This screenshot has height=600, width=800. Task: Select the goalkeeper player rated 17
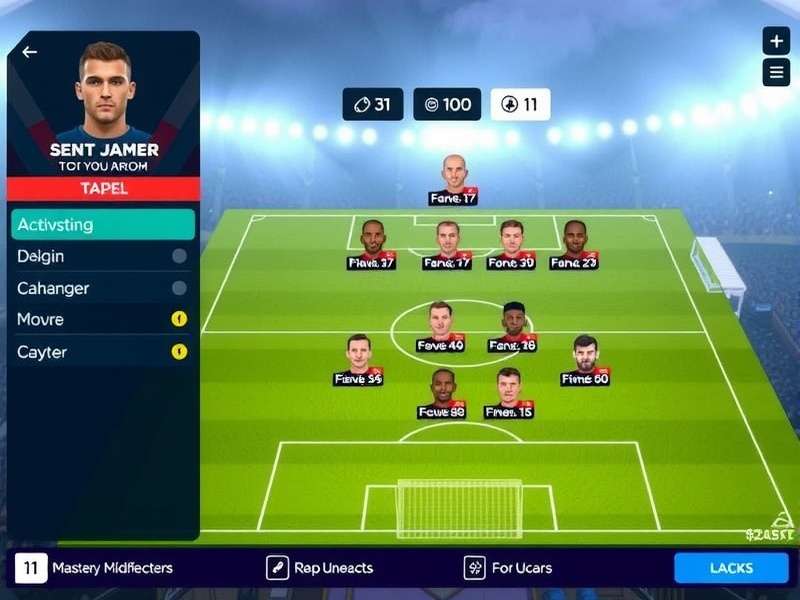click(x=454, y=180)
